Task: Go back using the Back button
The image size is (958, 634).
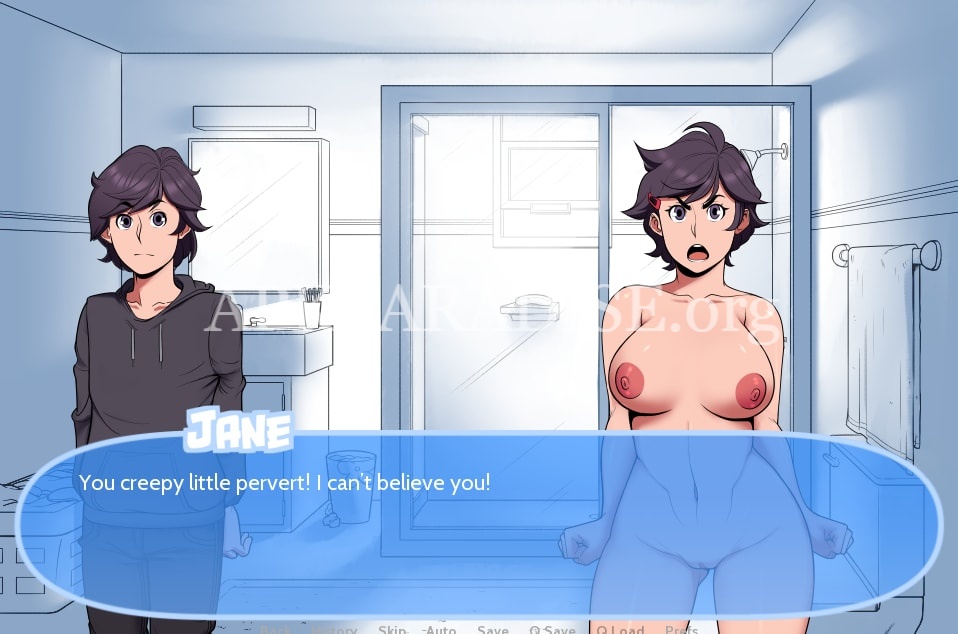Action: point(278,629)
